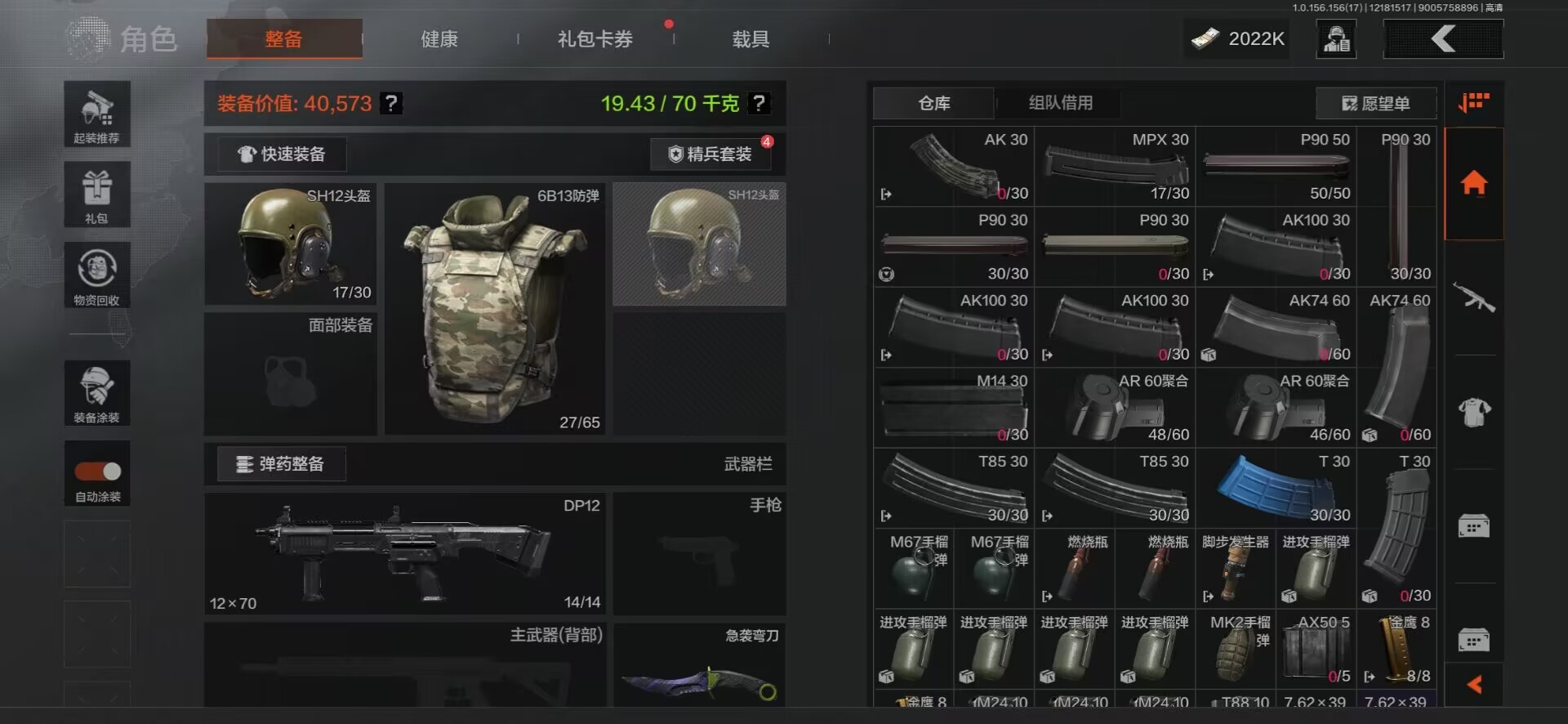This screenshot has height=724, width=1568.
Task: Open the 礼包 gift icon
Action: 97,194
